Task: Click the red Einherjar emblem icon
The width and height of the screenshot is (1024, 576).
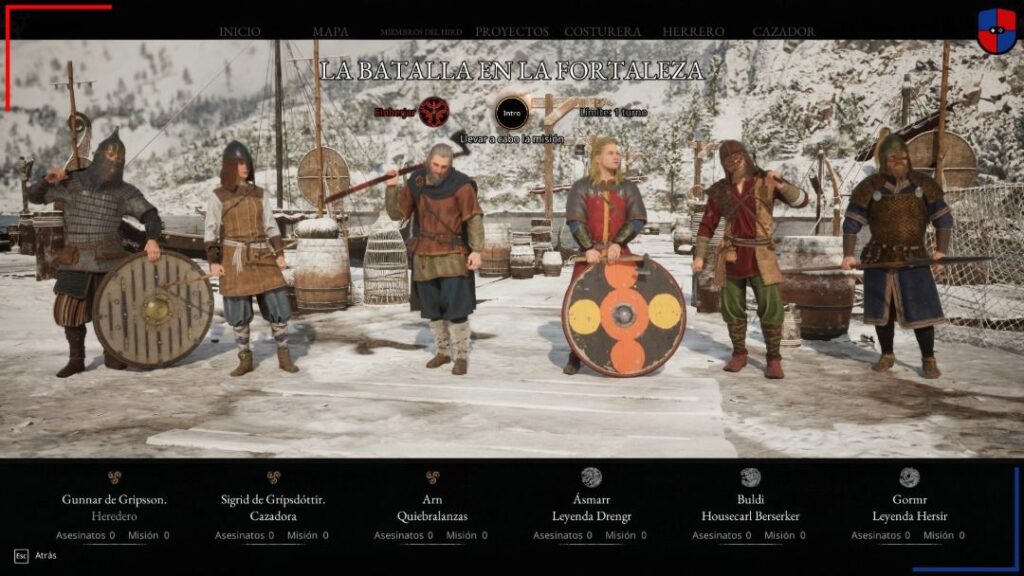Action: 433,112
